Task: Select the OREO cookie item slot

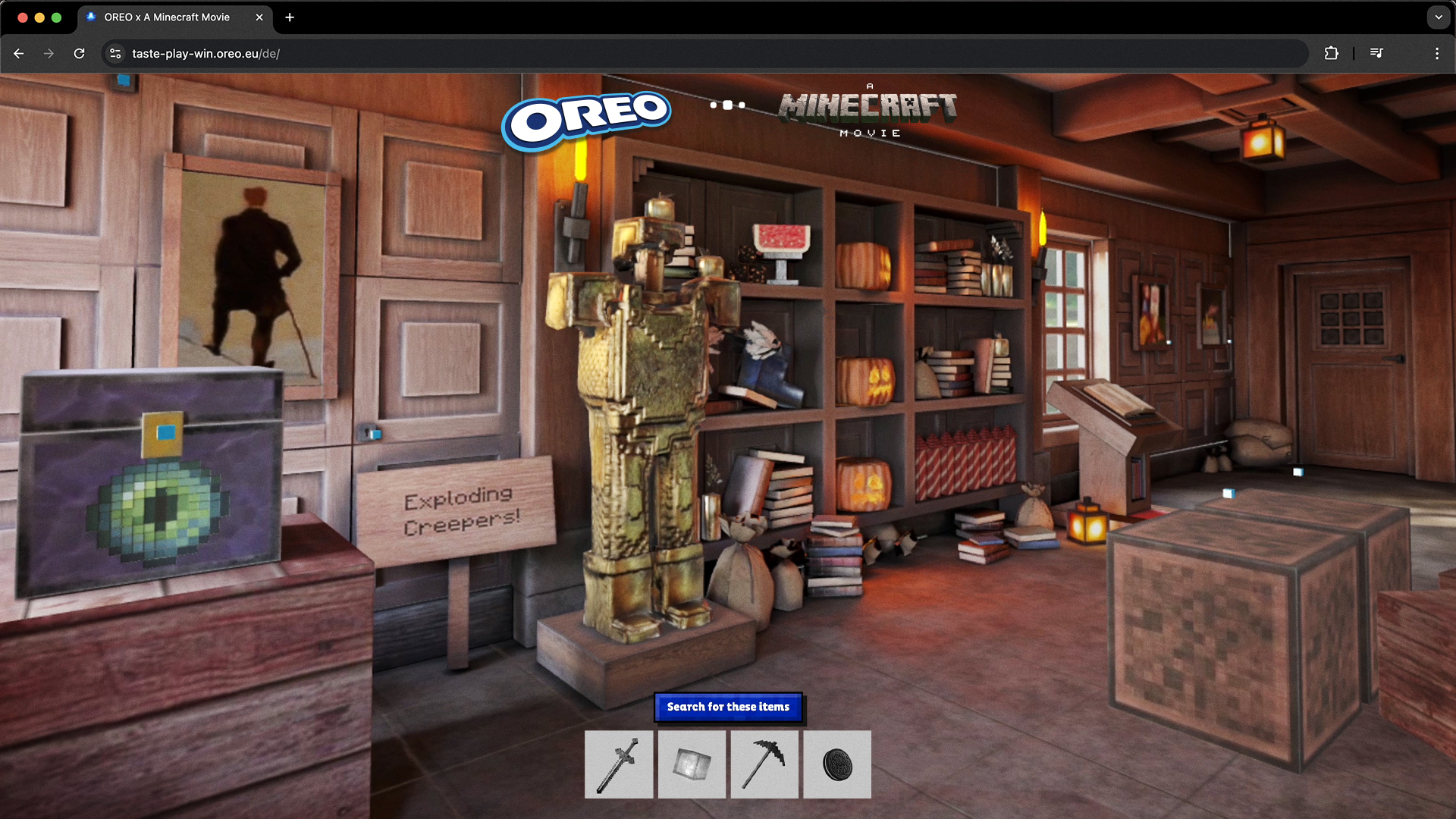Action: [837, 764]
